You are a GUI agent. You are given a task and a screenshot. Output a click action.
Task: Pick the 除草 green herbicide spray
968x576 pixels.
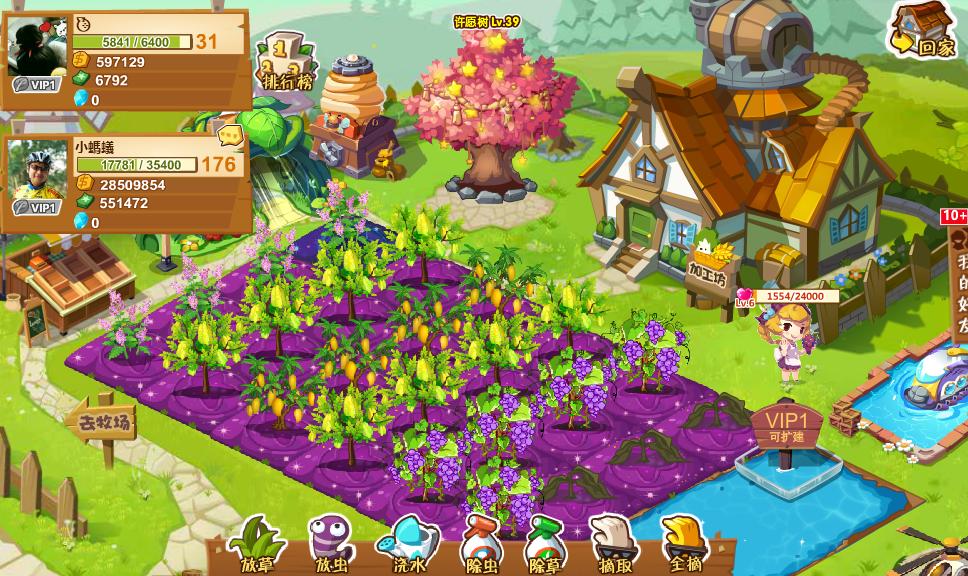point(545,543)
